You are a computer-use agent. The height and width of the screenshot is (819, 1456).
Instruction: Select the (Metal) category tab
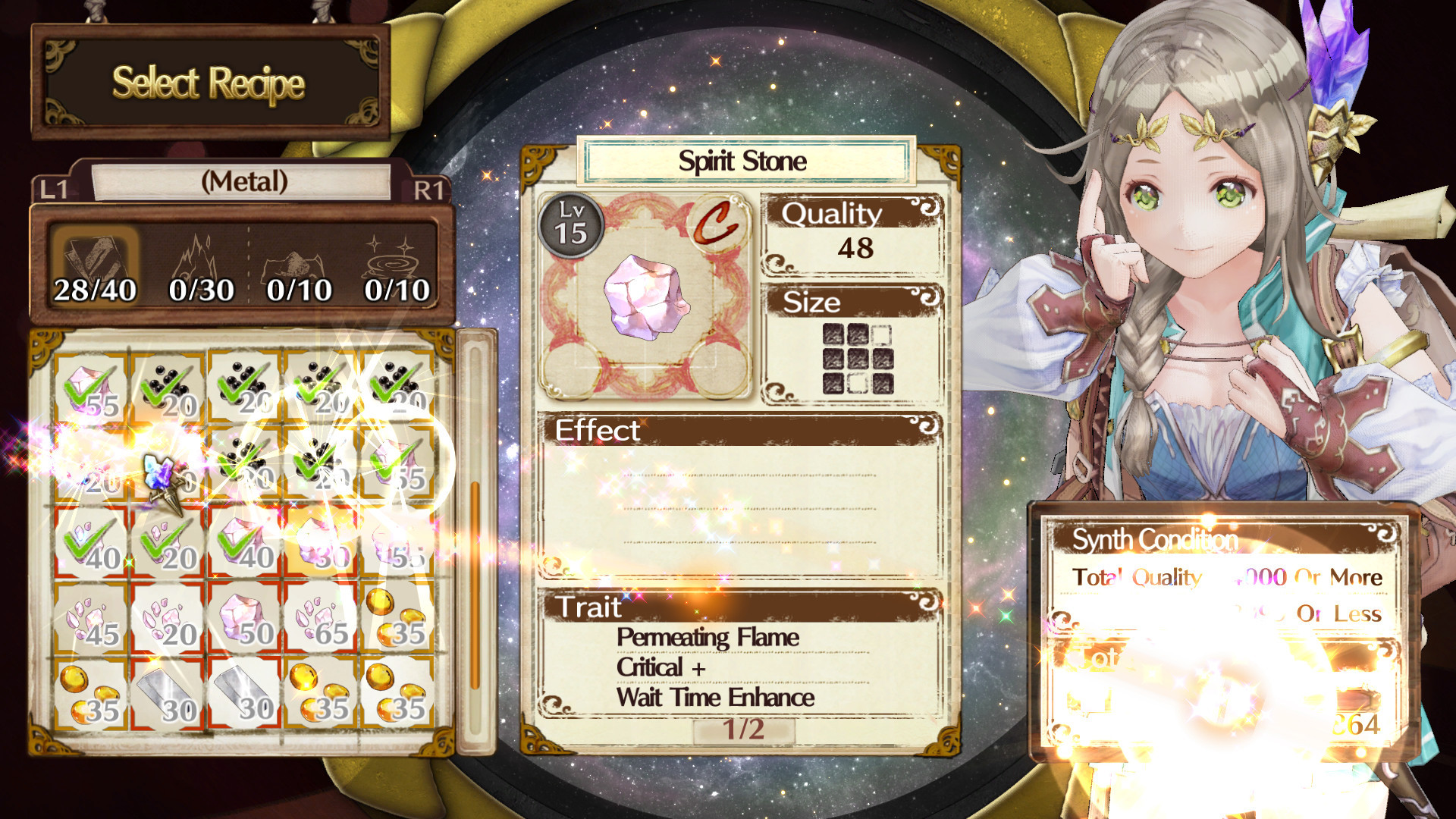click(x=243, y=182)
